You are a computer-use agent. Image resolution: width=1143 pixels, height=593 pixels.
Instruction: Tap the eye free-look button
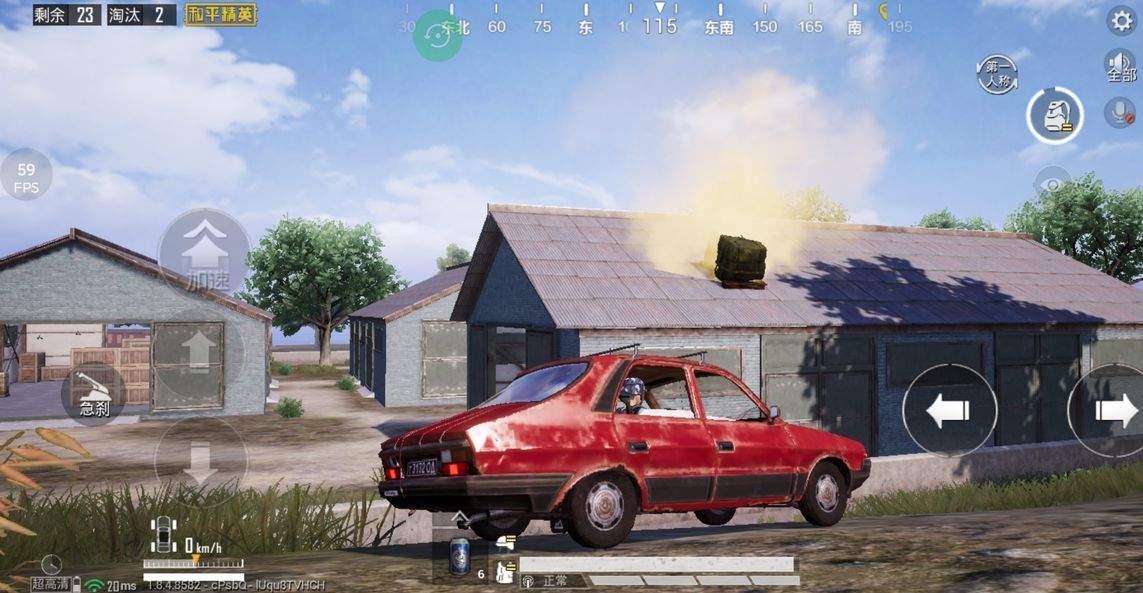point(1052,184)
